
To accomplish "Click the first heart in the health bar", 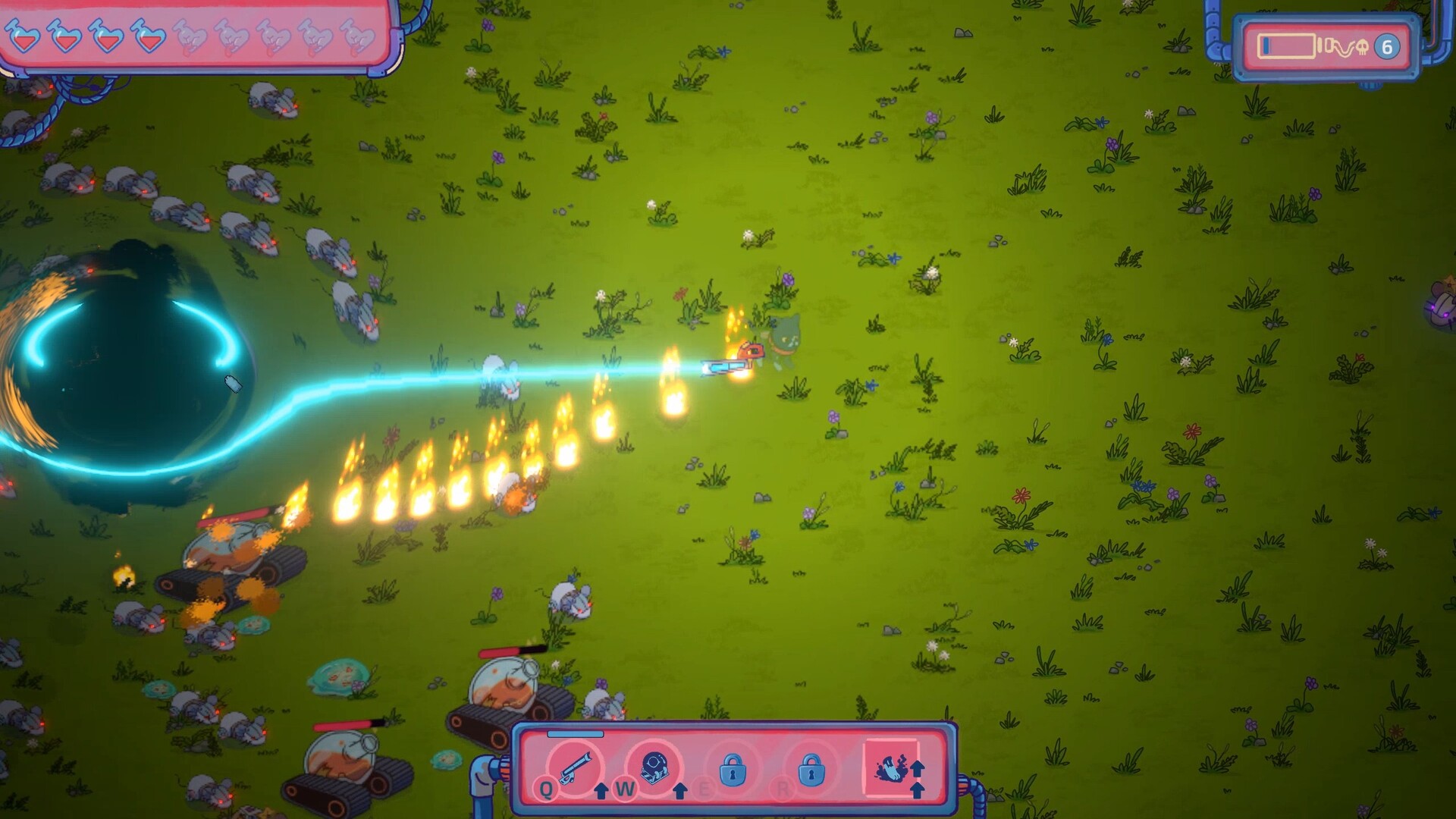I will pyautogui.click(x=23, y=34).
